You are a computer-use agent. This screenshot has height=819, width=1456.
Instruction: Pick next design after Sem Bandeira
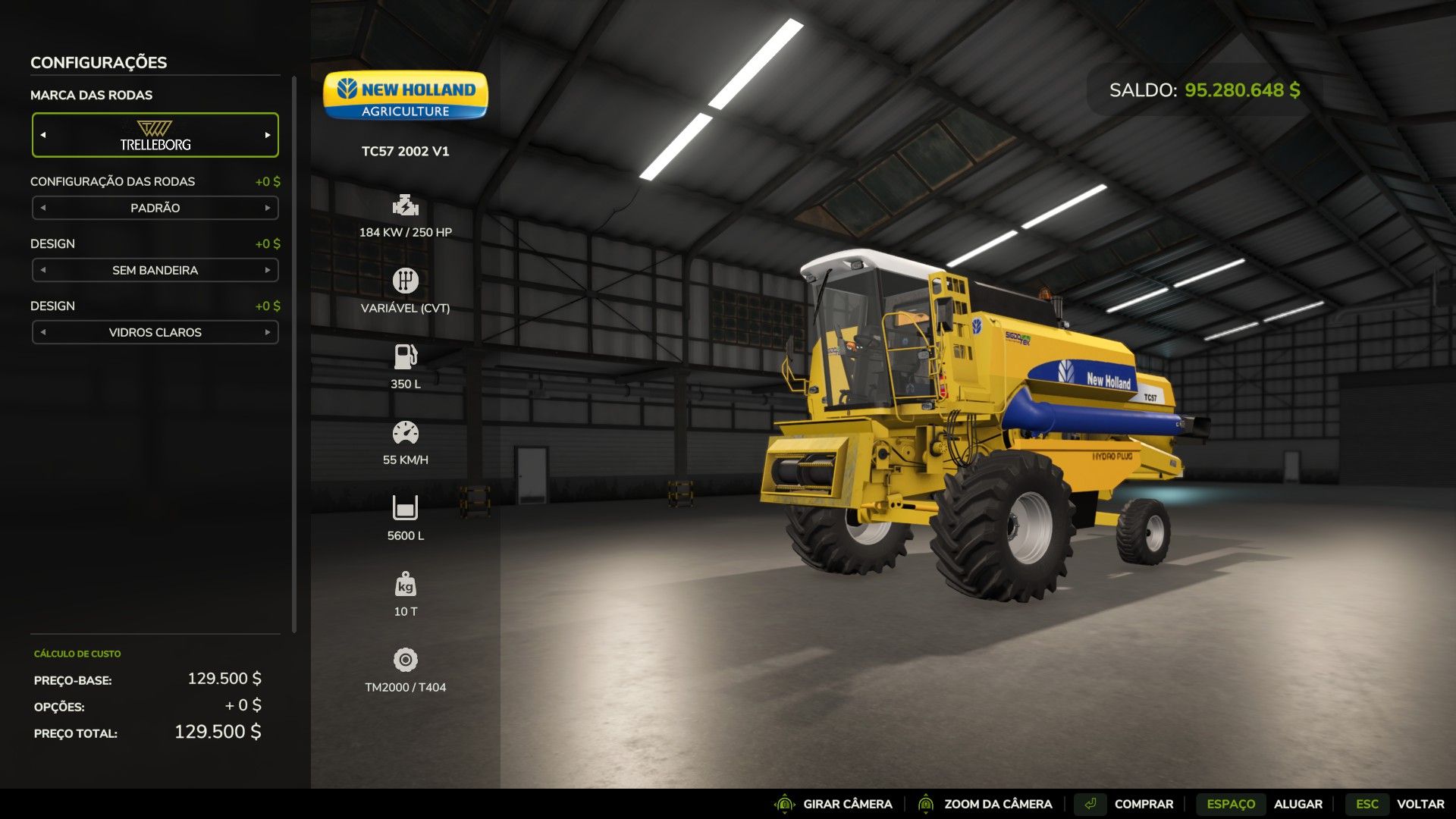[x=268, y=270]
